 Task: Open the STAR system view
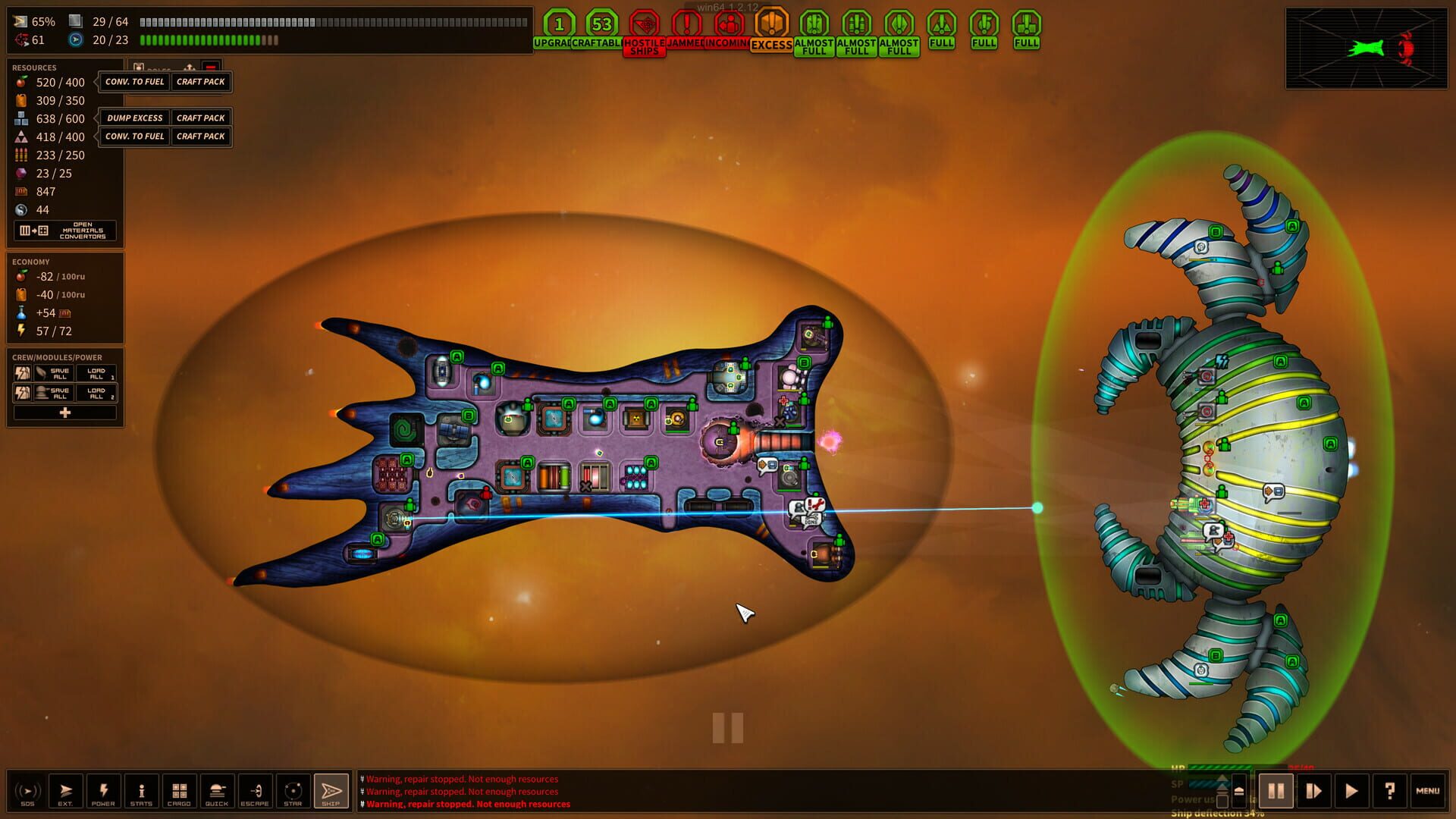tap(293, 791)
